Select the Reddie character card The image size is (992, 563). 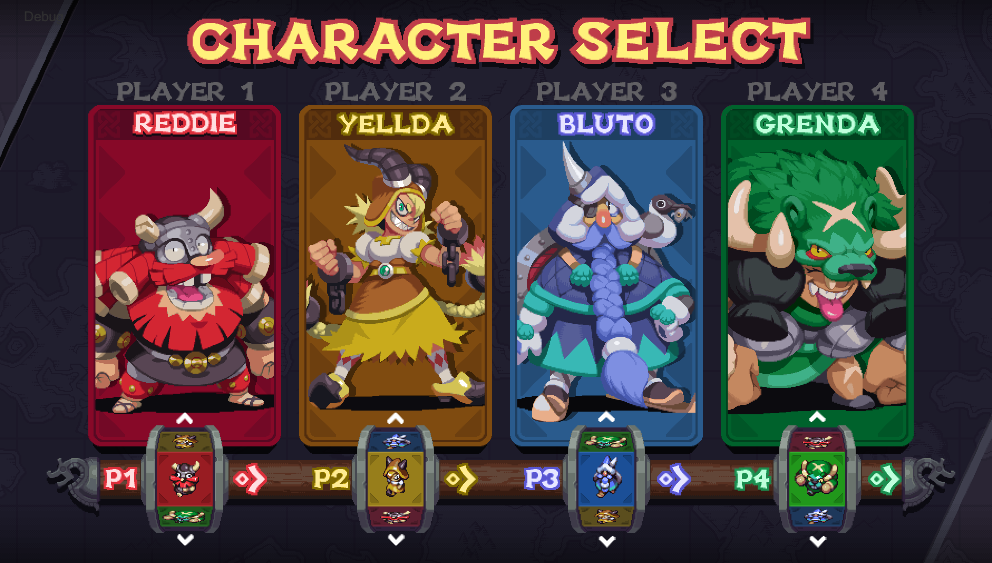185,275
